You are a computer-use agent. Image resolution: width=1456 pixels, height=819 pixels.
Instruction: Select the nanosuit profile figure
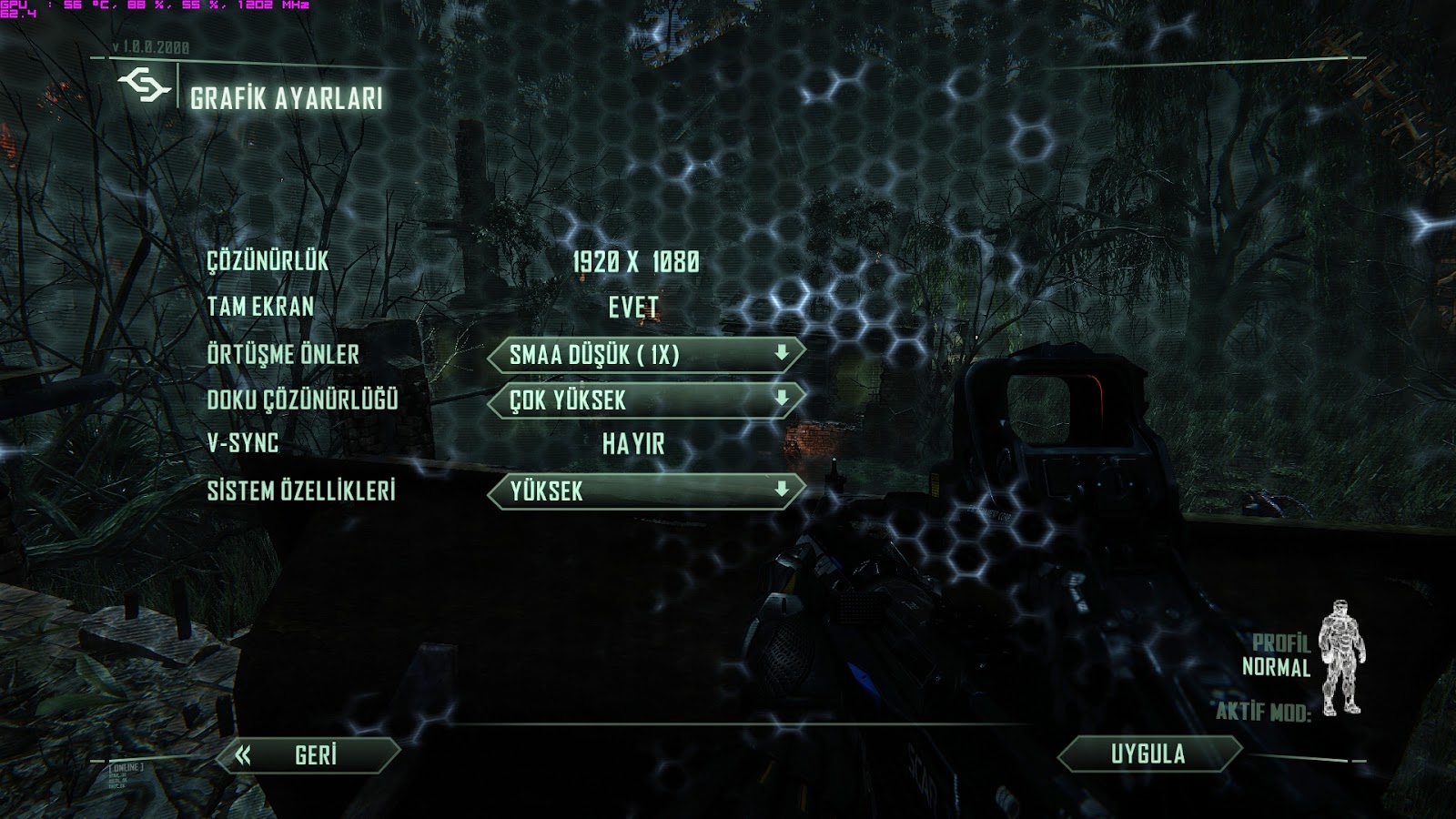click(1341, 657)
